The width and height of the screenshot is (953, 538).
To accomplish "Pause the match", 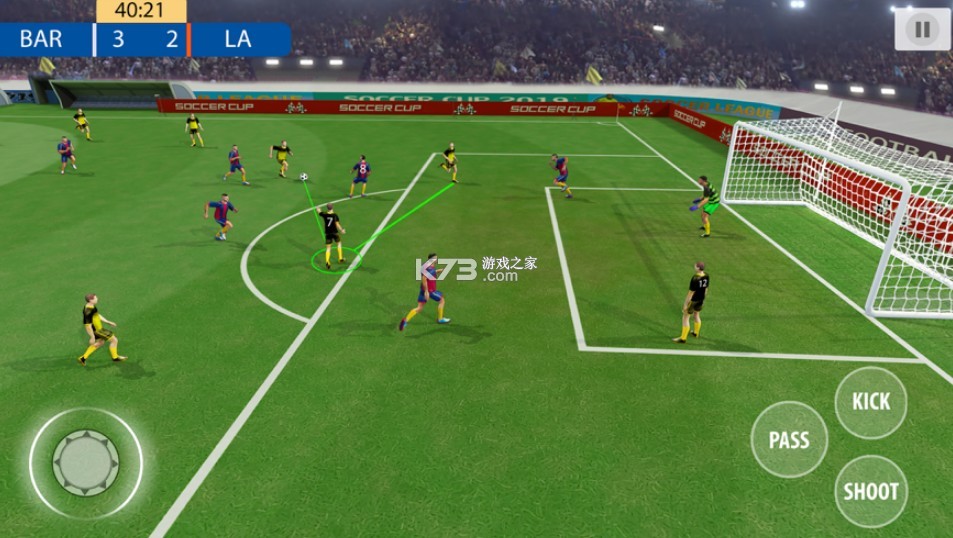I will [x=921, y=29].
